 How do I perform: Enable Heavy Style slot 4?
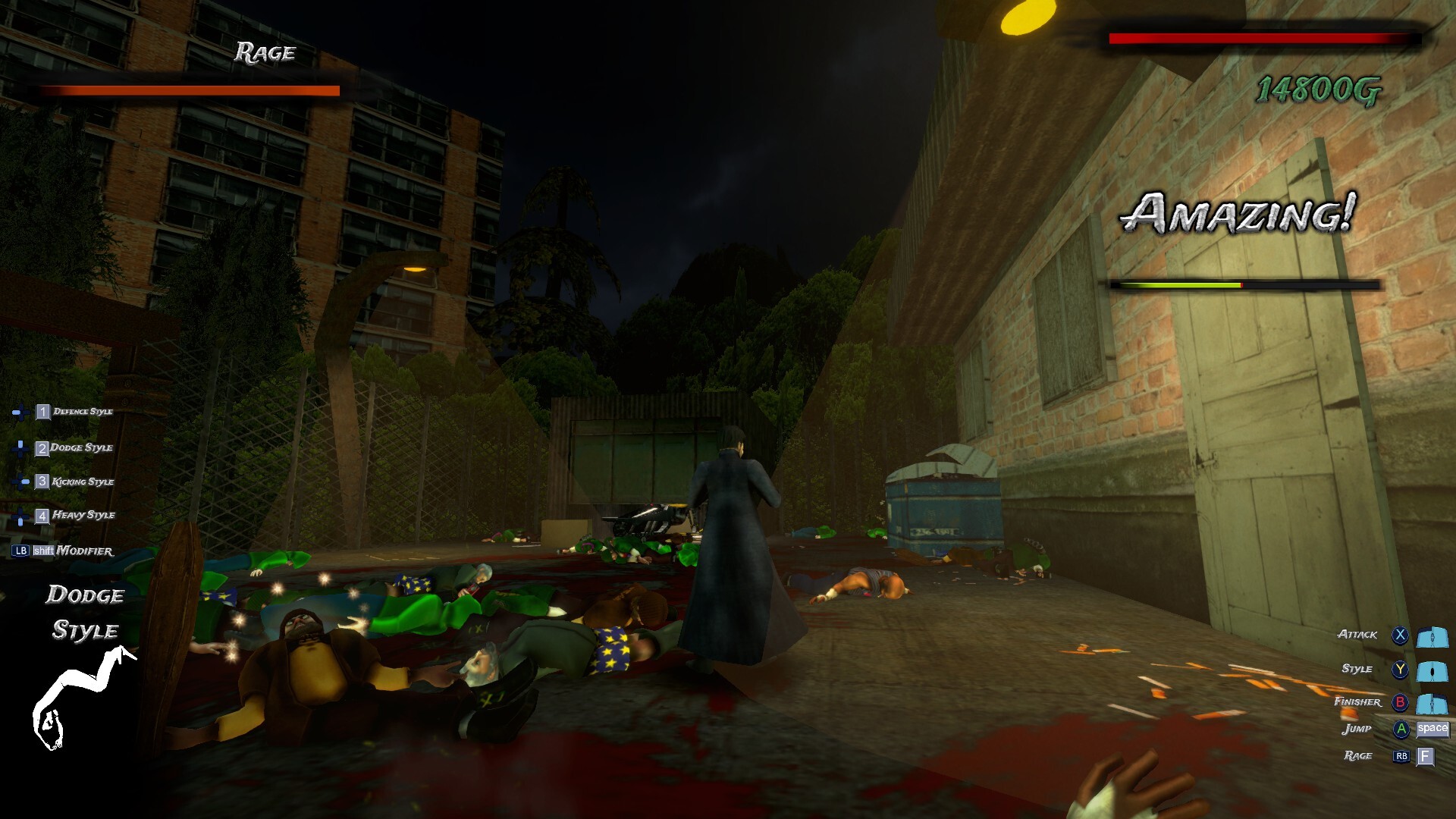[42, 516]
